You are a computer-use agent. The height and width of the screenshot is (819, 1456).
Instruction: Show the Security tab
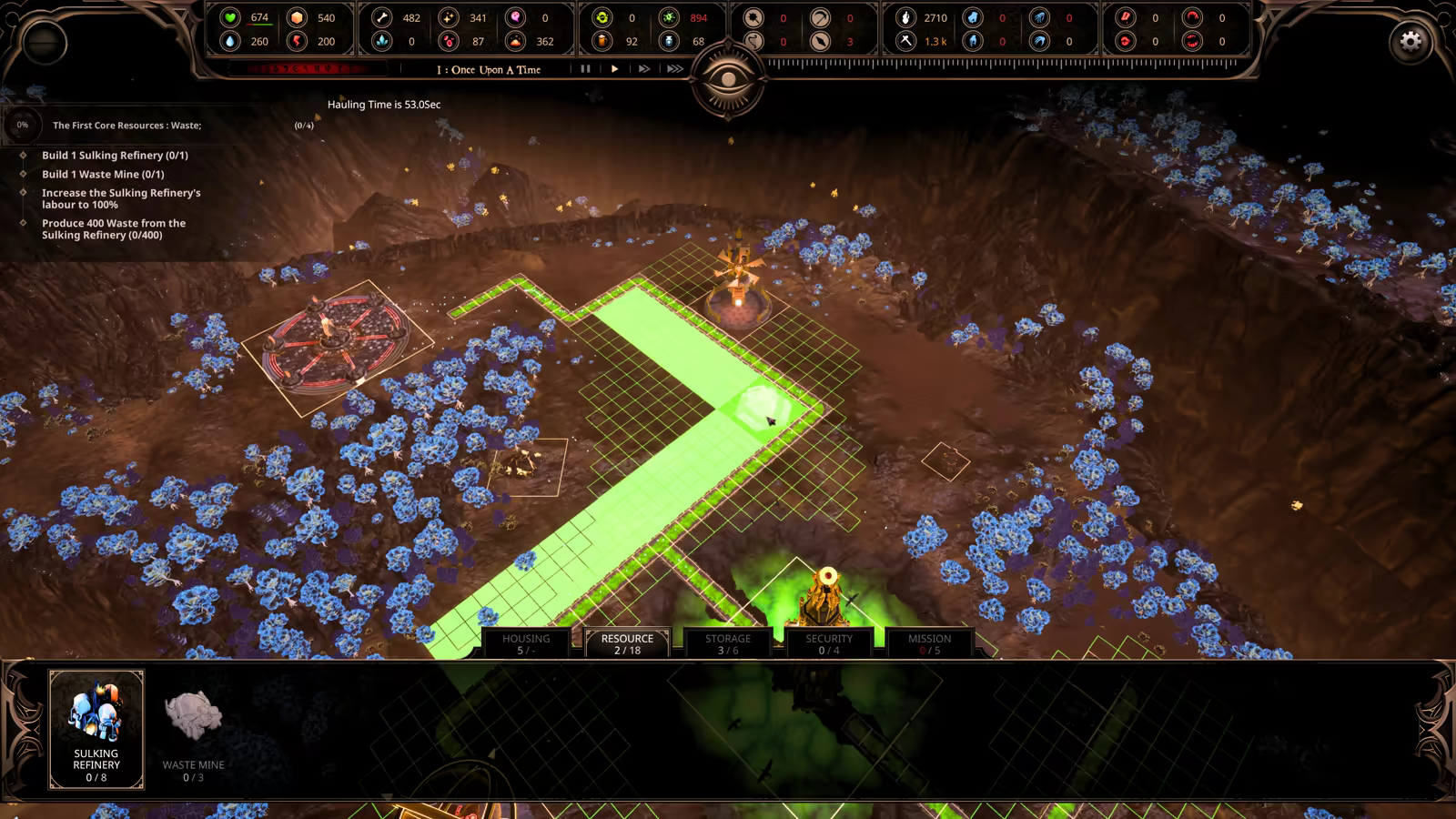pyautogui.click(x=829, y=643)
